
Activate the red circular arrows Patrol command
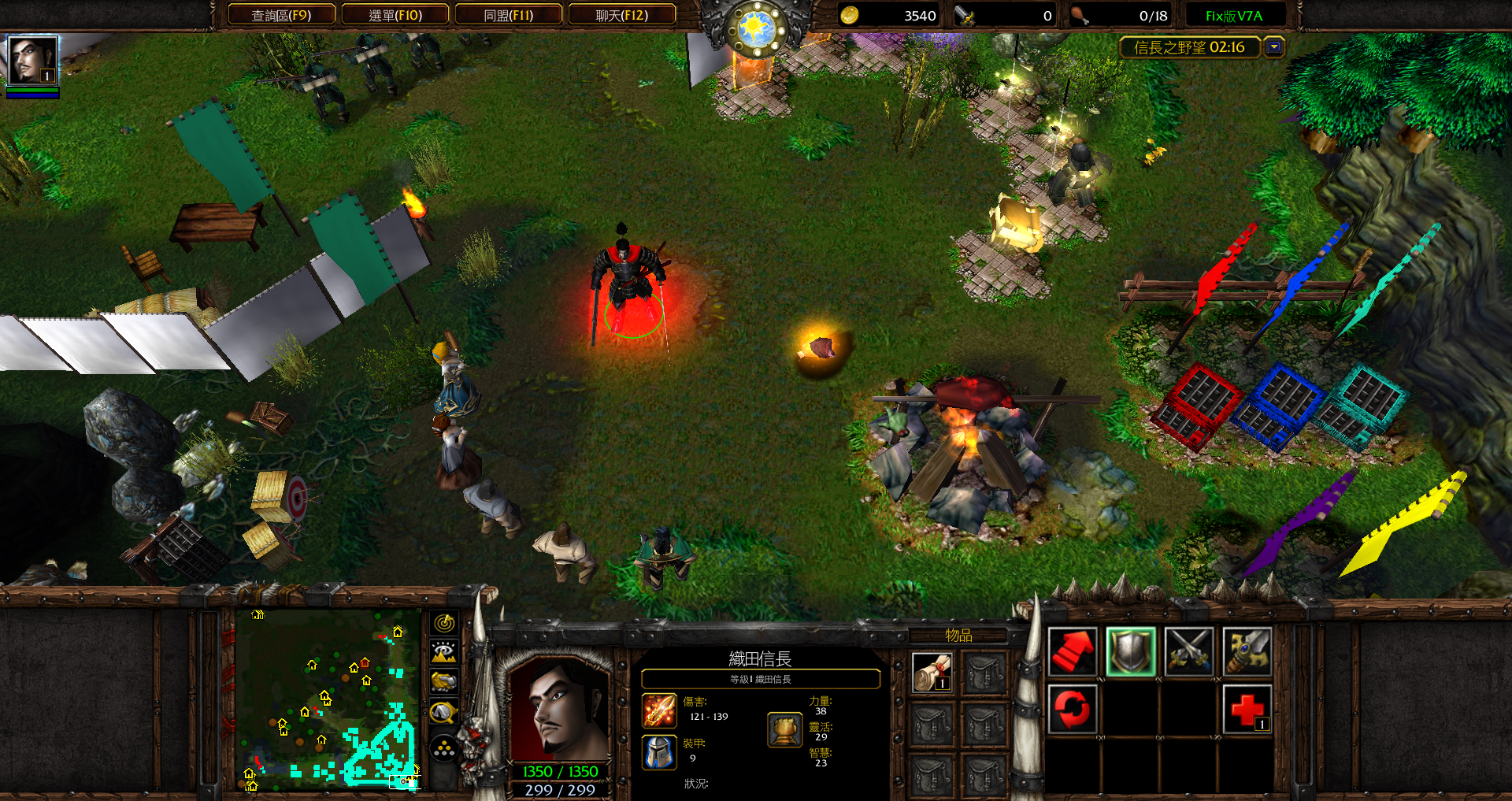pyautogui.click(x=1073, y=709)
